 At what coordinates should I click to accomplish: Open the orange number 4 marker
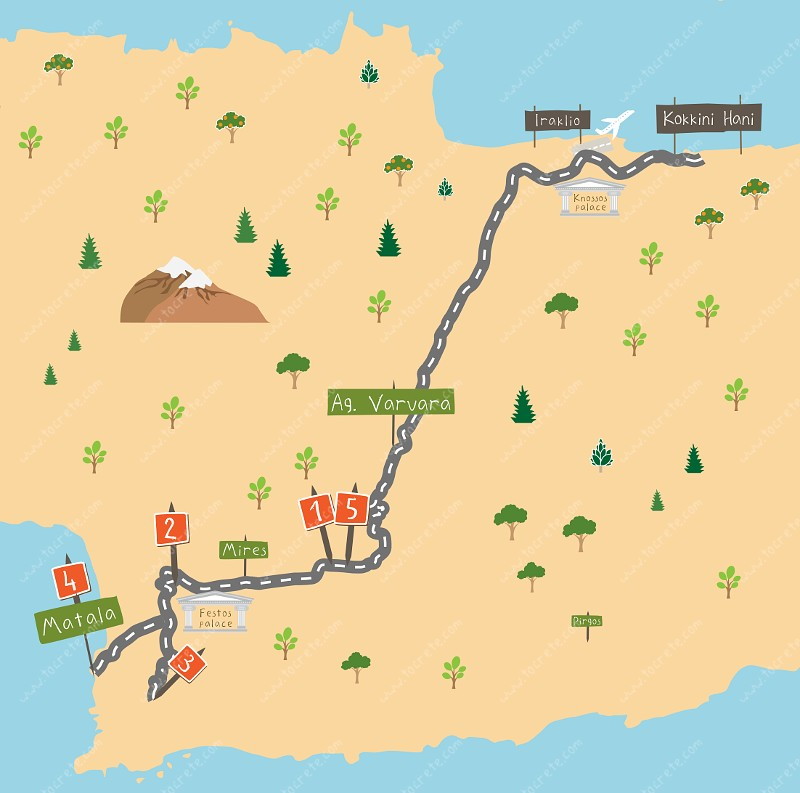pos(71,579)
